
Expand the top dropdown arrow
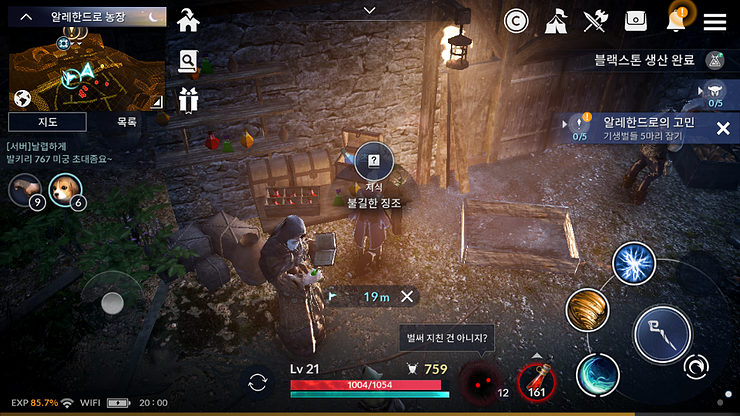(370, 10)
